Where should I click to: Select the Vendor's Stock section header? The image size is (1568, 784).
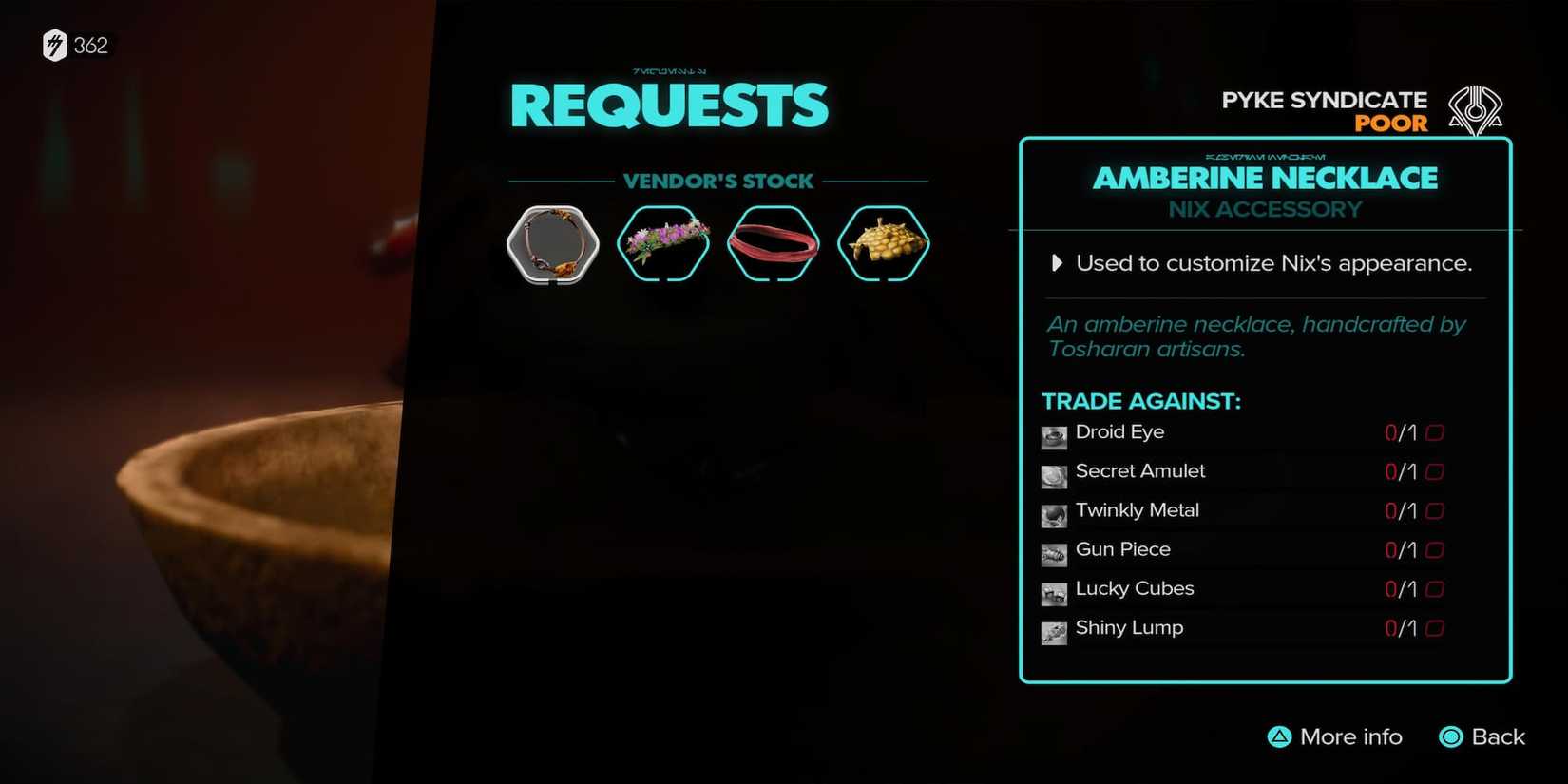coord(719,181)
